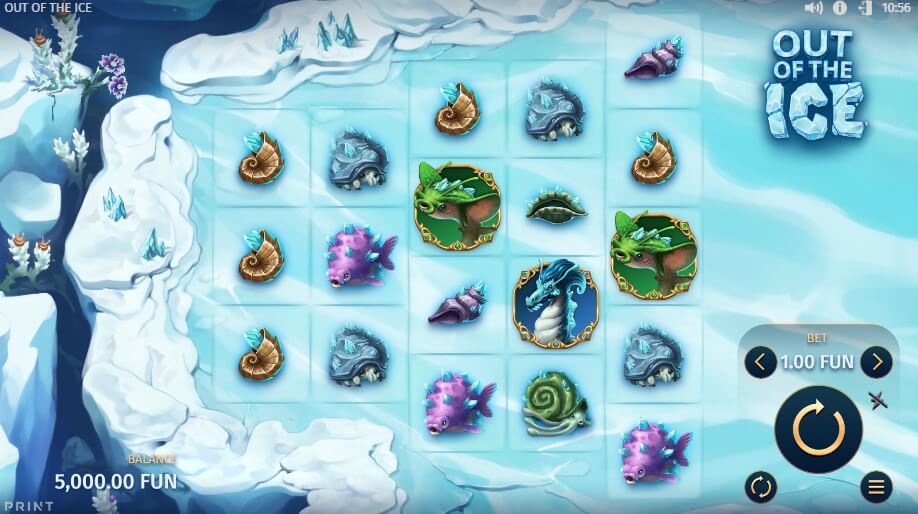Viewport: 918px width, 514px height.
Task: Exit the game using the door icon
Action: point(864,8)
